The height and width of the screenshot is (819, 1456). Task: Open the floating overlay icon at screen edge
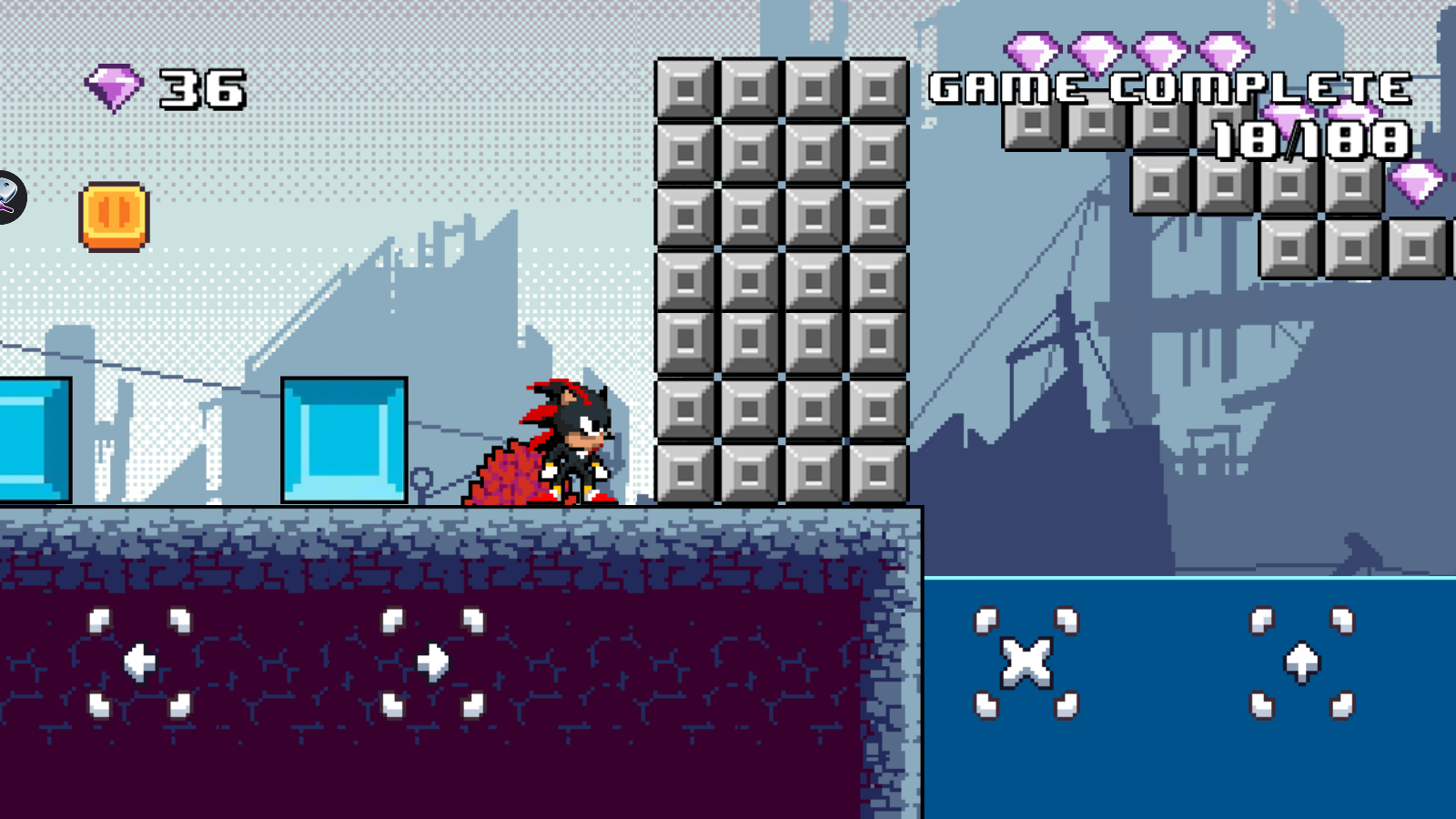click(9, 197)
